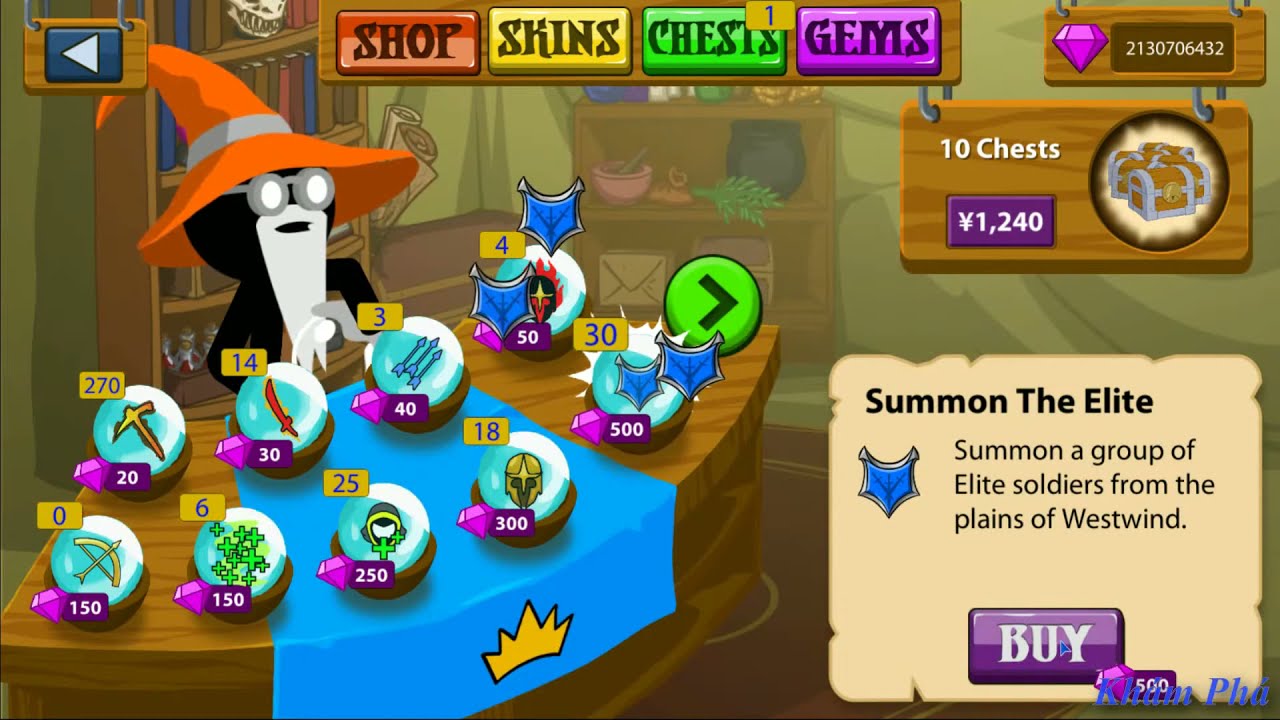Choose the bow orb
1280x720 pixels.
coord(96,562)
